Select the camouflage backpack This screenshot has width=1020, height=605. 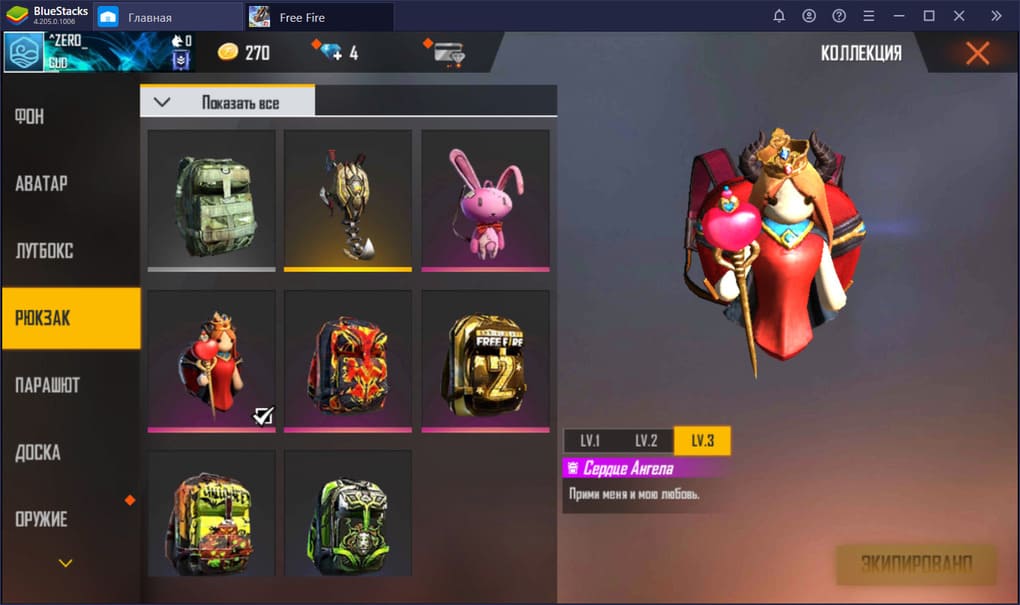[211, 199]
